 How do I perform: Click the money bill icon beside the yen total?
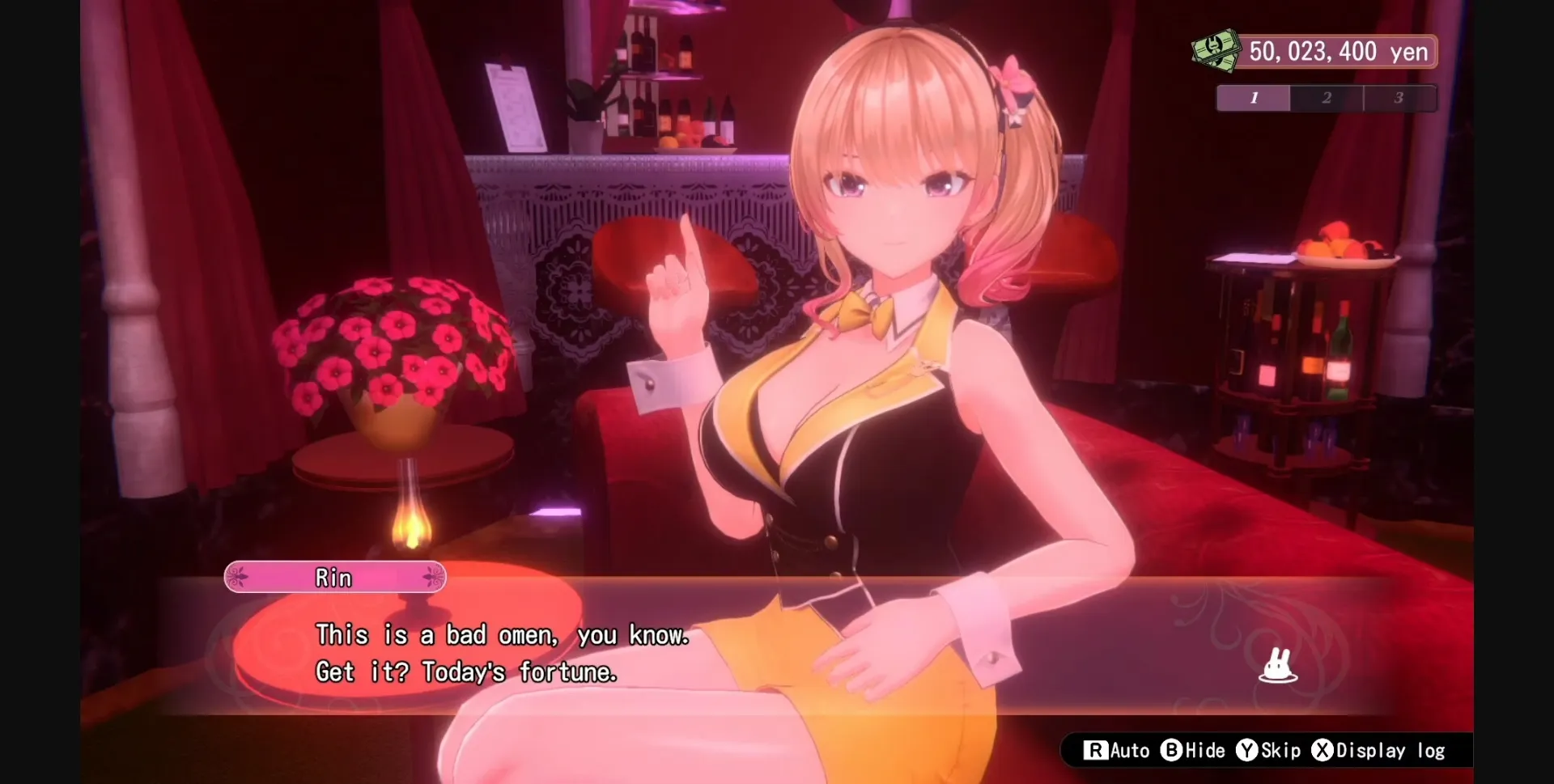coord(1214,50)
